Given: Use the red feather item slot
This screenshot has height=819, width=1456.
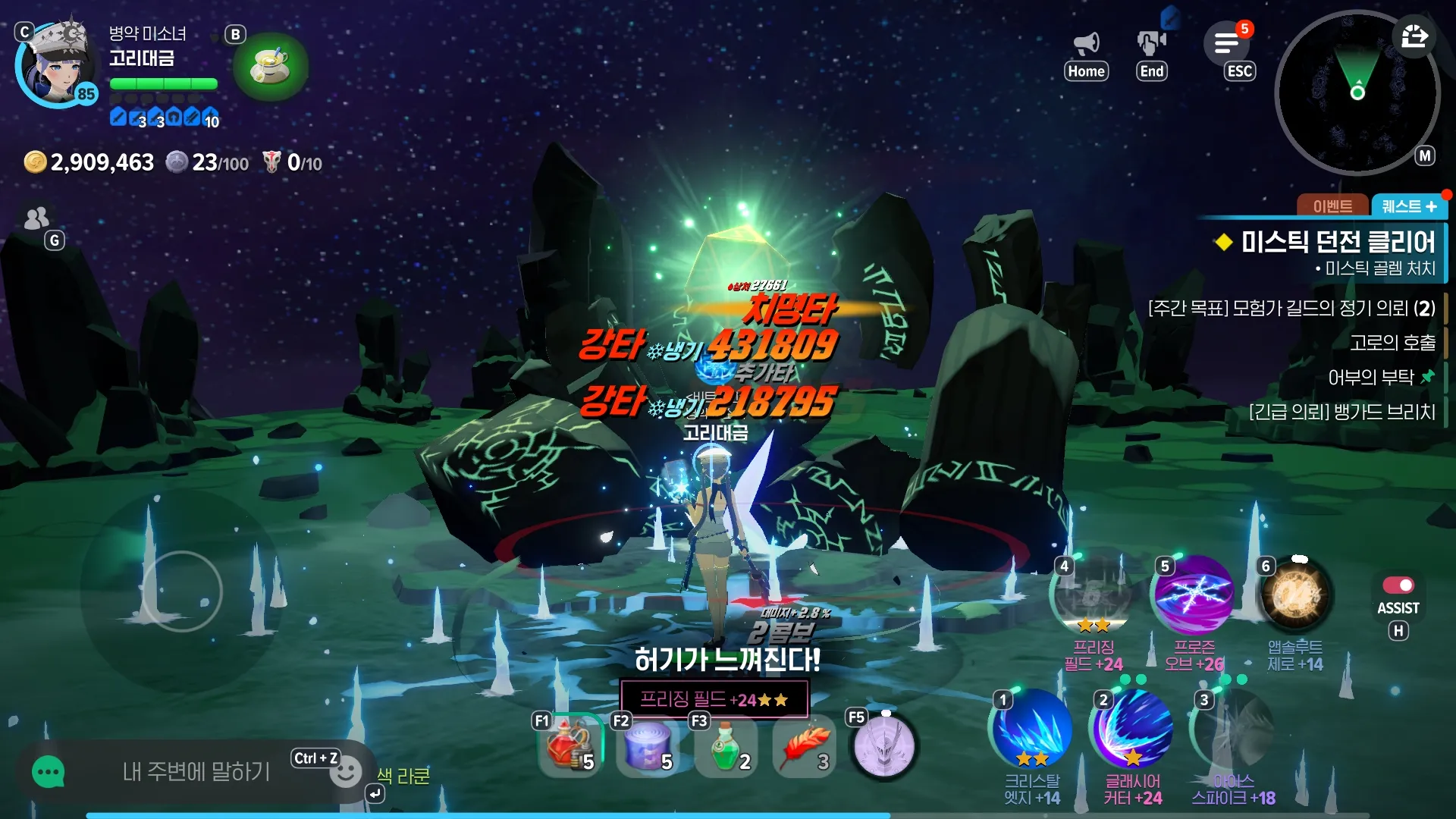Looking at the screenshot, I should [x=804, y=747].
